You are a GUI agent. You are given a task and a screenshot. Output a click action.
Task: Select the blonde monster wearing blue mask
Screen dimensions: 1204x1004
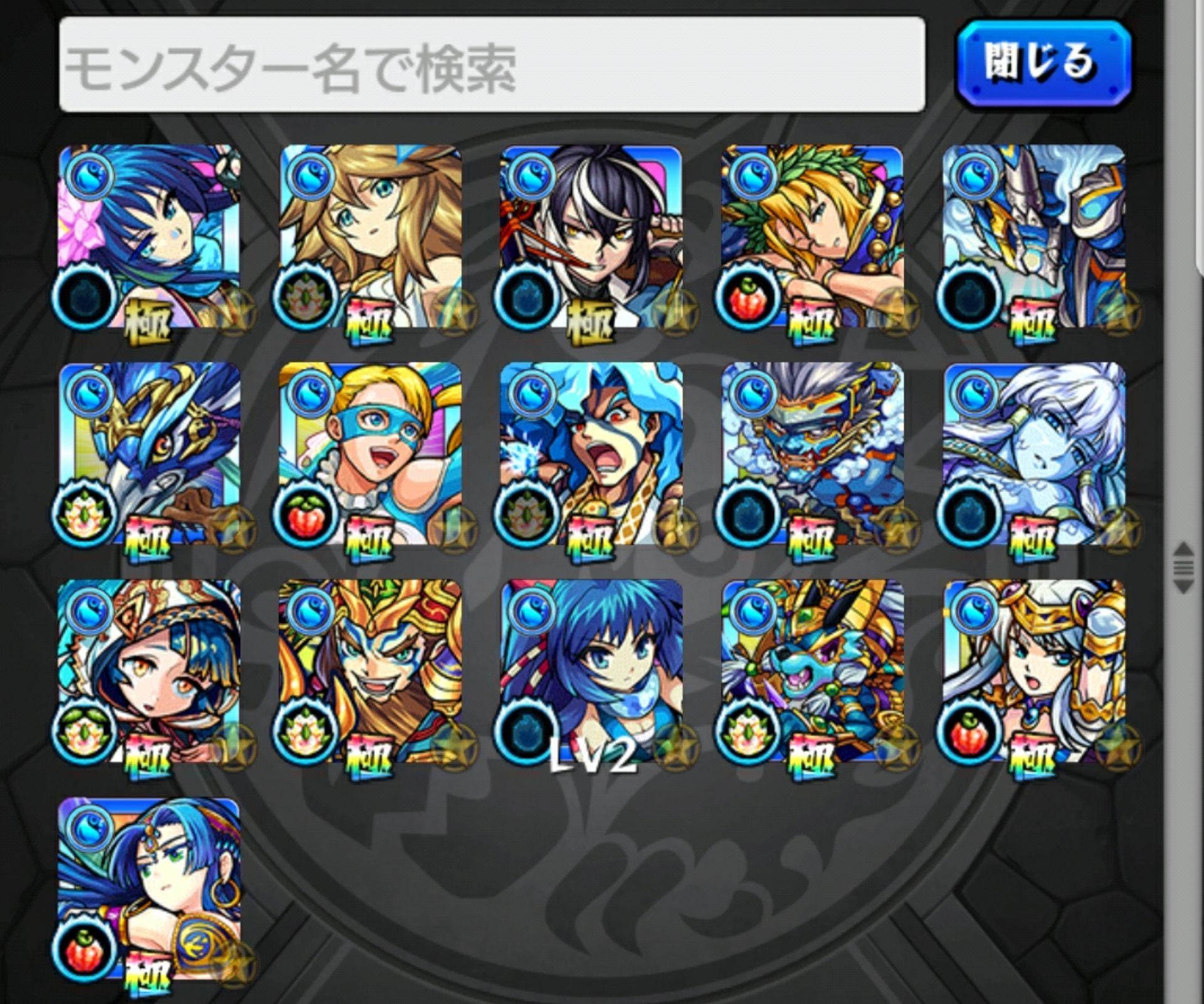tap(370, 454)
